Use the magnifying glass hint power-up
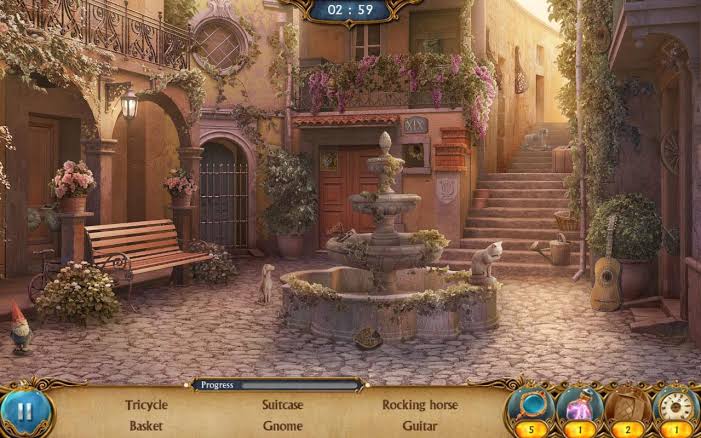Image resolution: width=701 pixels, height=438 pixels. pyautogui.click(x=530, y=408)
